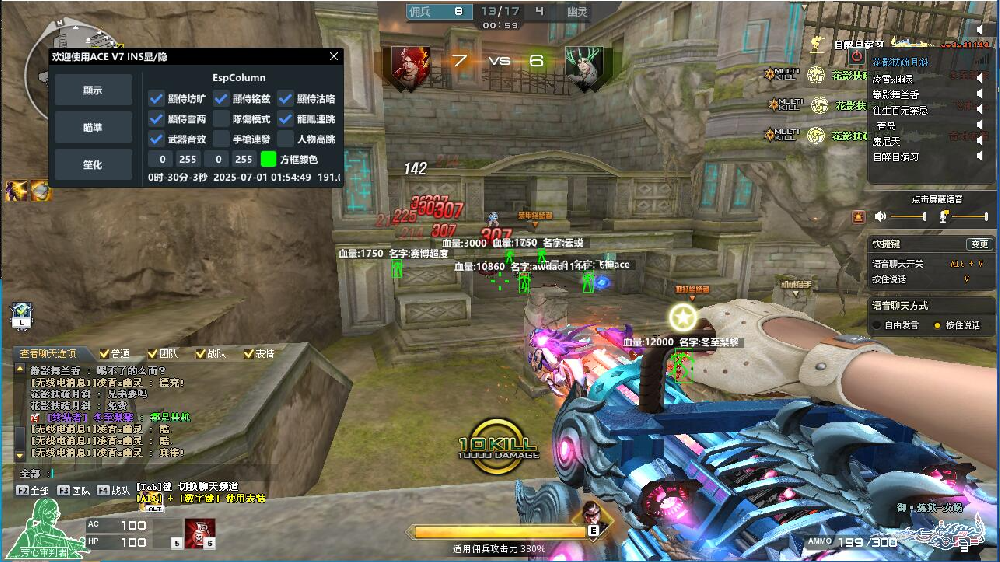Image resolution: width=1000 pixels, height=562 pixels.
Task: Click the chat scroll down arrow
Action: coord(19,456)
